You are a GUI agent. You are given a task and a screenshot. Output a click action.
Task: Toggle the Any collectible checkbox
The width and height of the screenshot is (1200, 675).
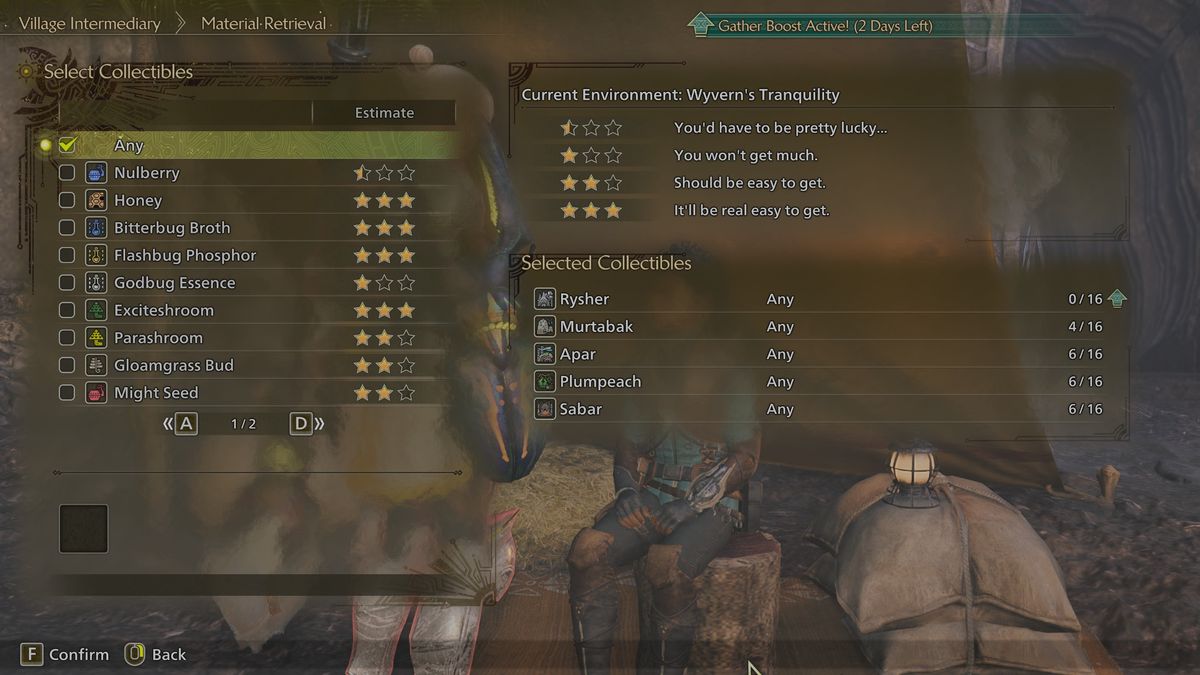pyautogui.click(x=67, y=146)
